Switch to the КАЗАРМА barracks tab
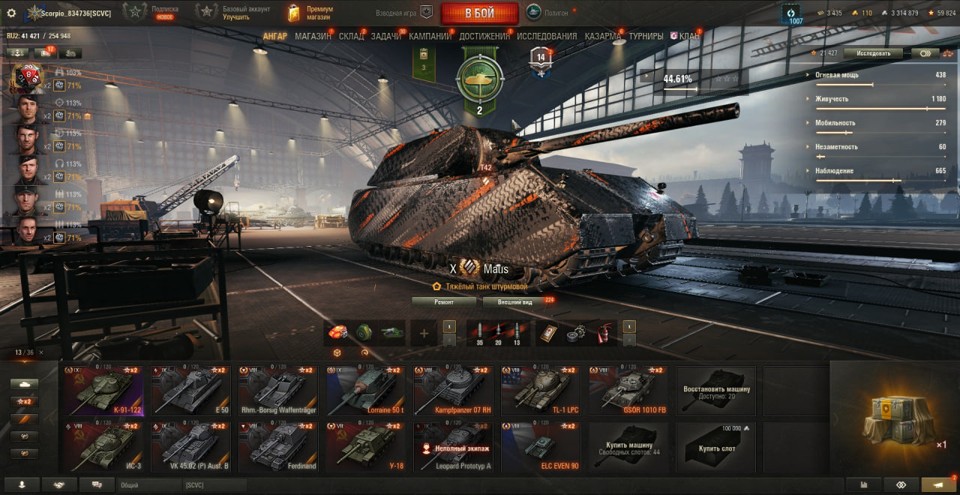 603,36
